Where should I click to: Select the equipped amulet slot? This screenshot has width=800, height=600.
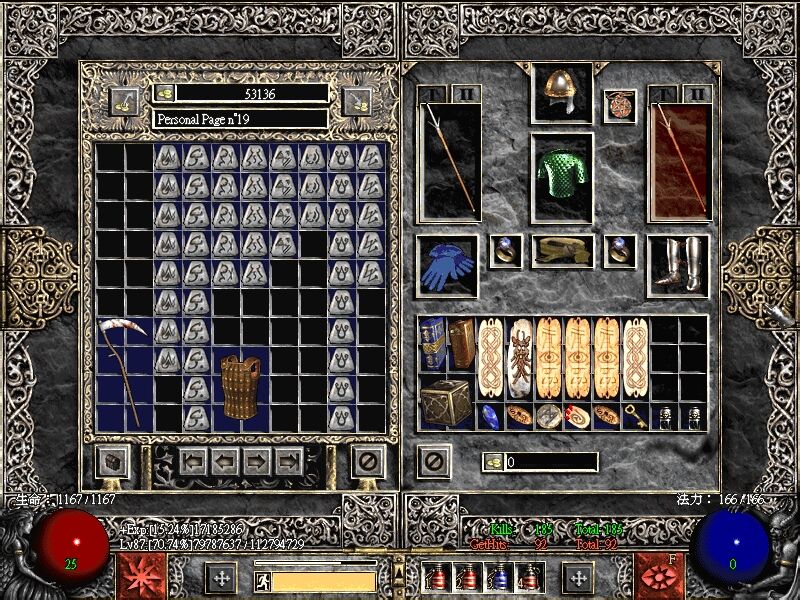tap(620, 104)
